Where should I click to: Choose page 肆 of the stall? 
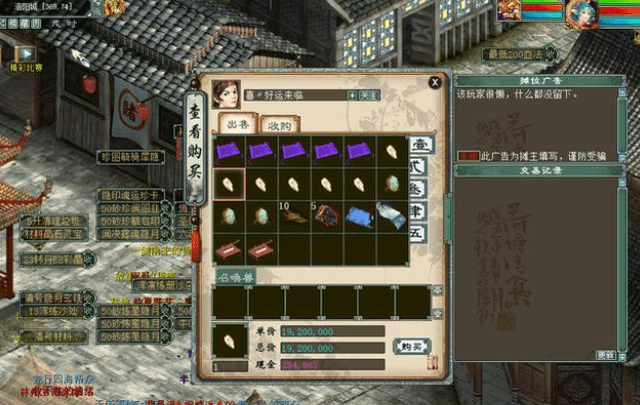422,212
